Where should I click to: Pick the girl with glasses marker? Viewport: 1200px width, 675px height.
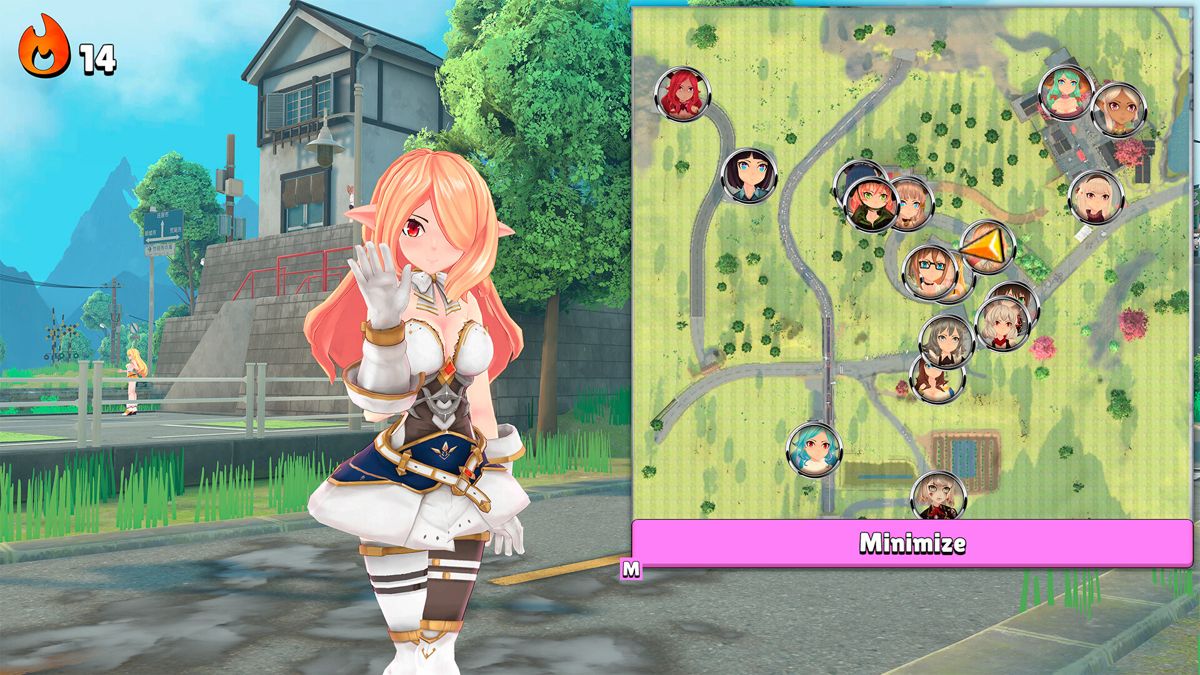click(930, 271)
